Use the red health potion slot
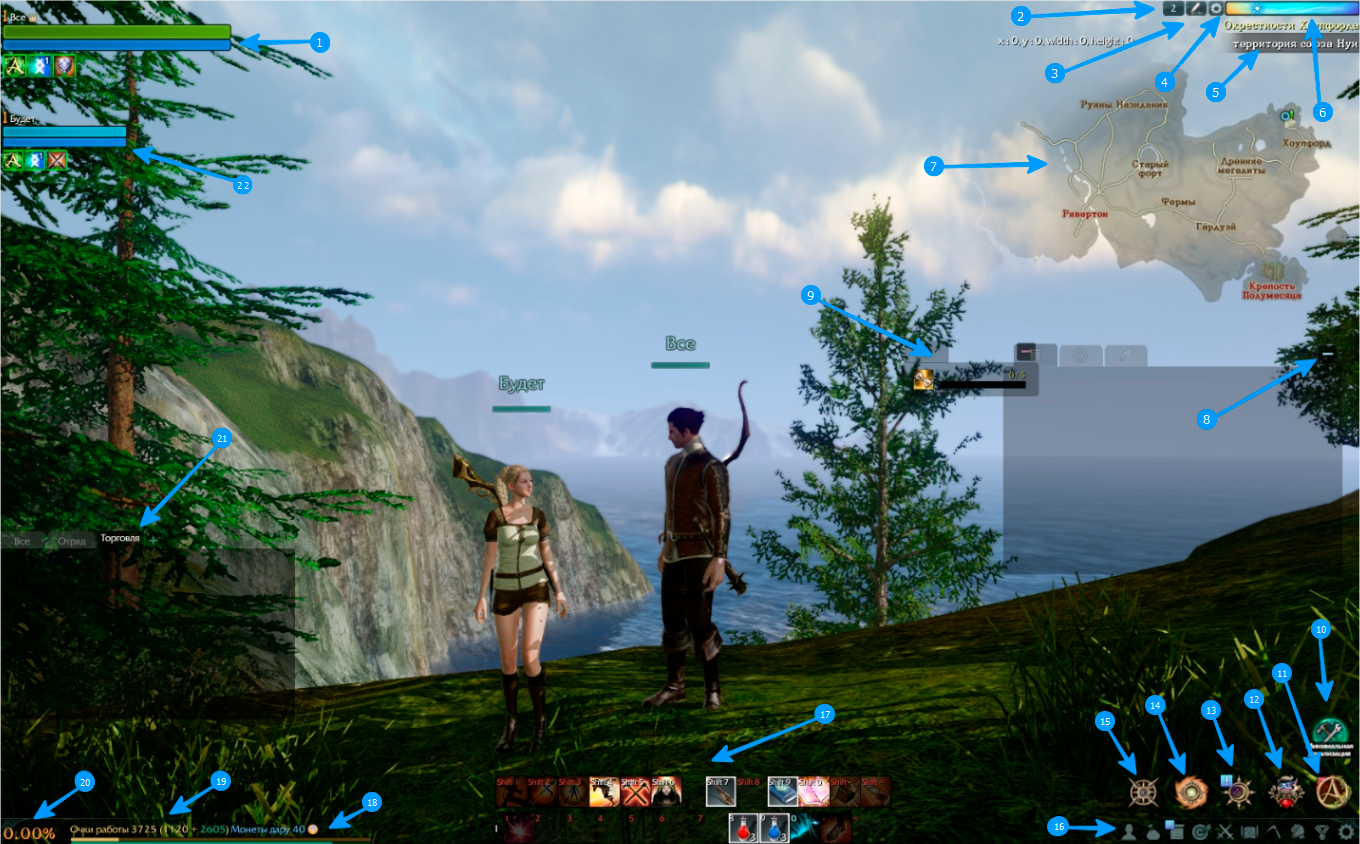Screen dimensions: 1360x844 tap(745, 829)
